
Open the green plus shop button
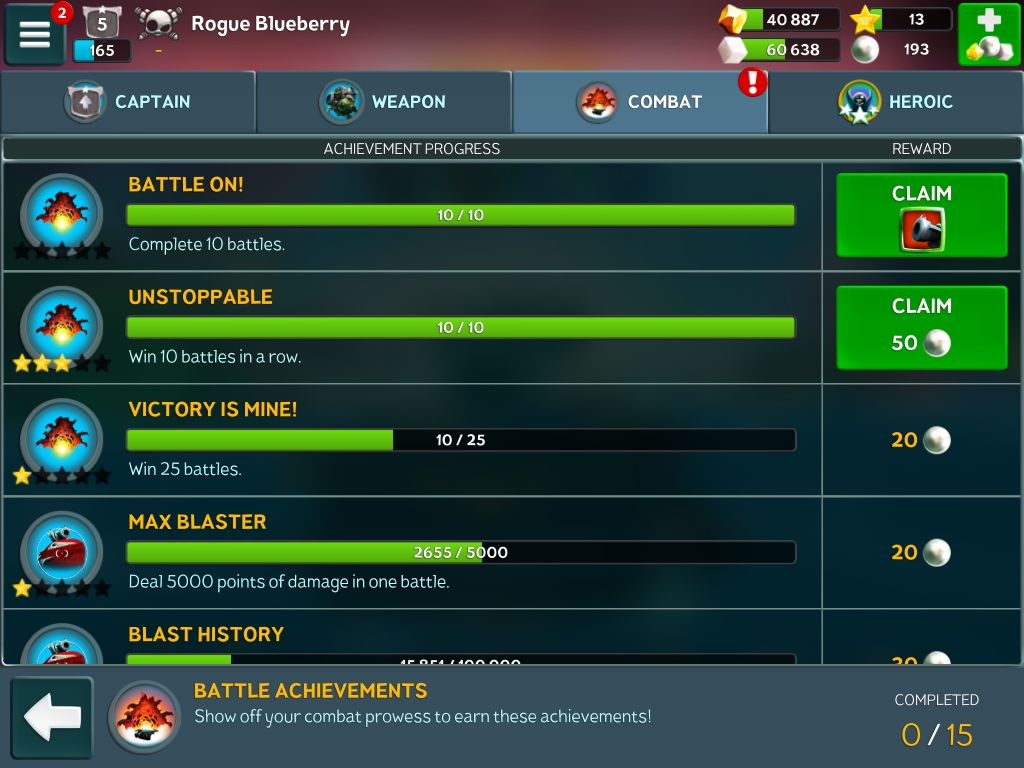coord(989,35)
